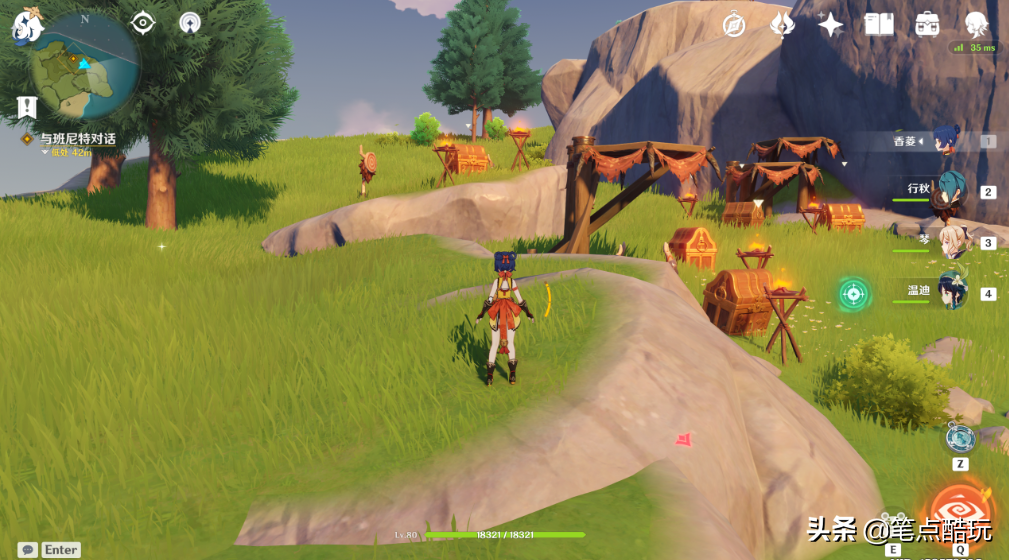Open the character screen icon
Screen dimensions: 1009x560
tap(976, 24)
